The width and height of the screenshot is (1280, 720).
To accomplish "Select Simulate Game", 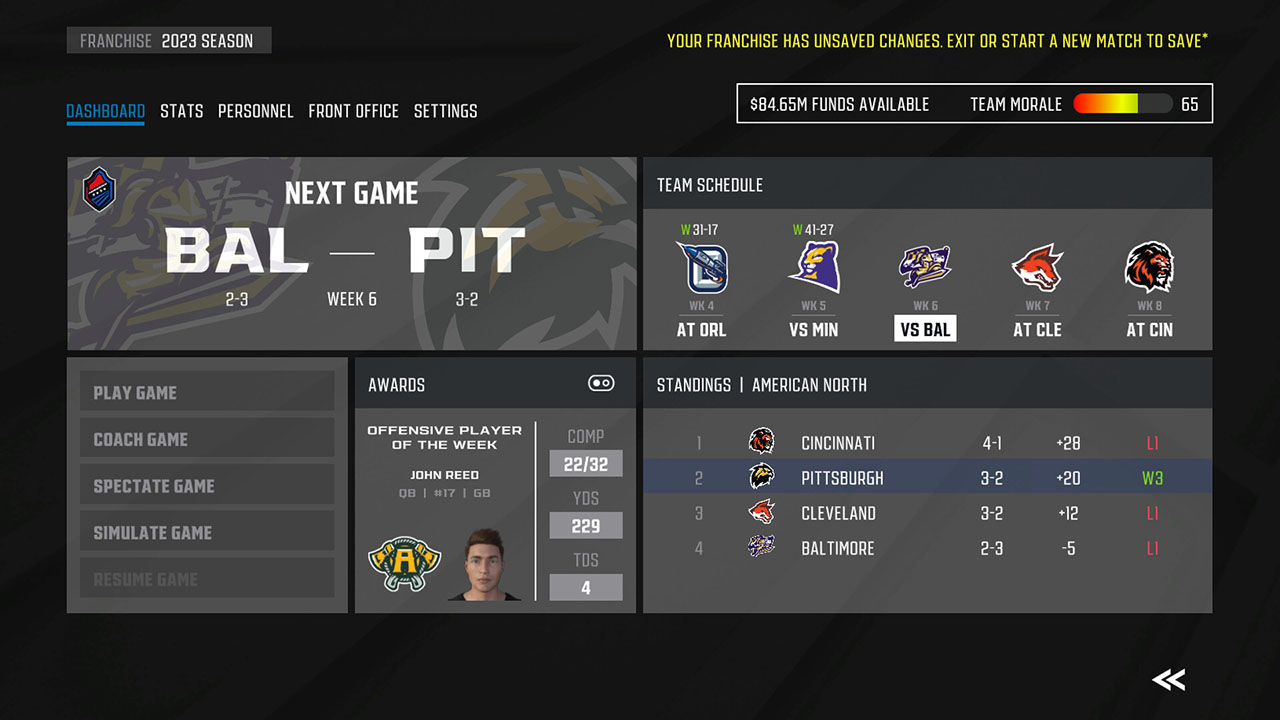I will coord(207,531).
